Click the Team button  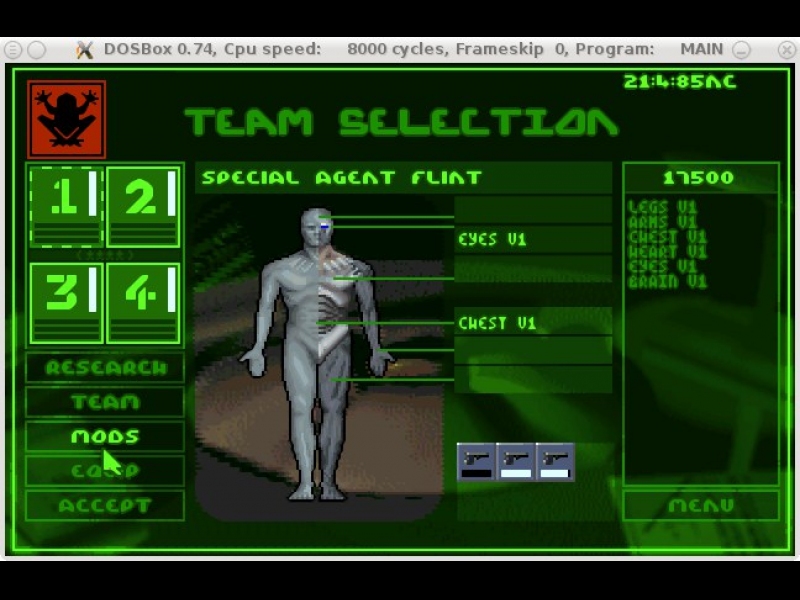point(105,402)
